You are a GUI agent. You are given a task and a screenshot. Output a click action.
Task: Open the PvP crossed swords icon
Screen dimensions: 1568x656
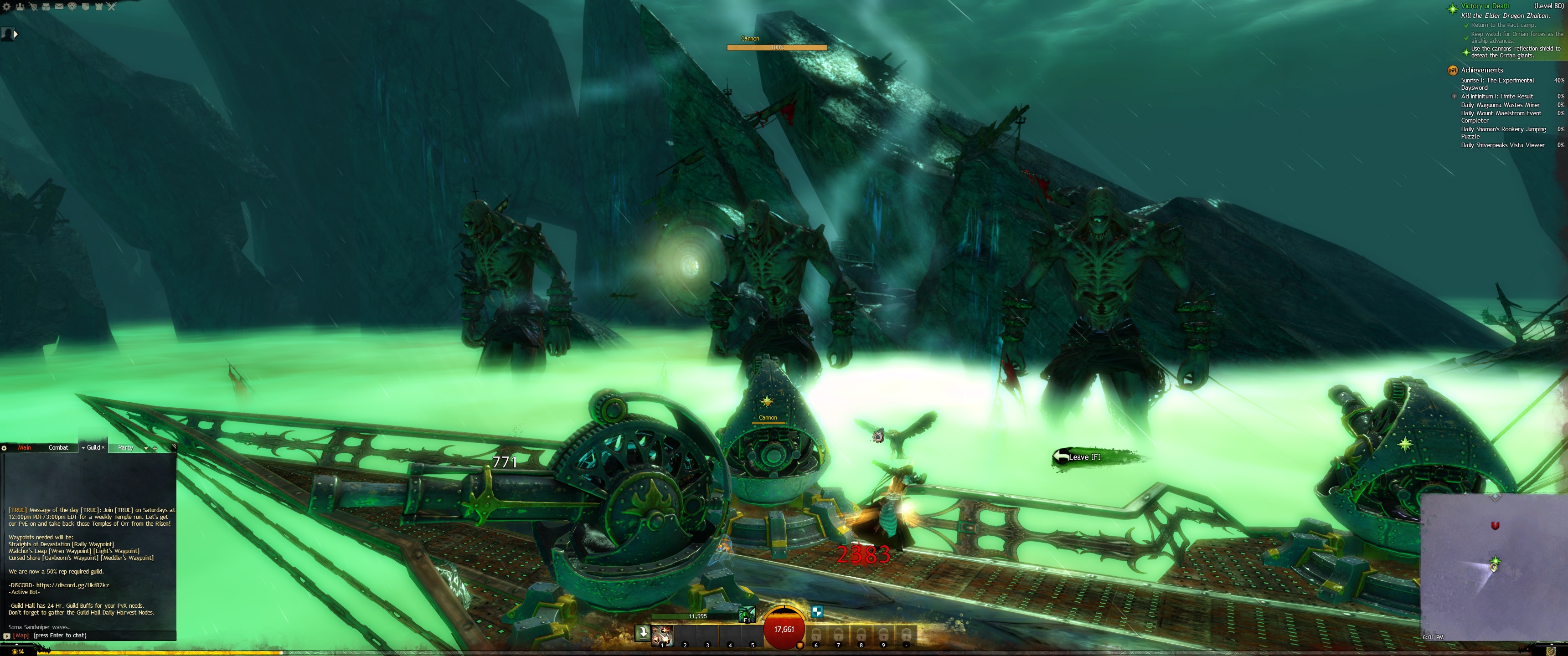(x=111, y=7)
